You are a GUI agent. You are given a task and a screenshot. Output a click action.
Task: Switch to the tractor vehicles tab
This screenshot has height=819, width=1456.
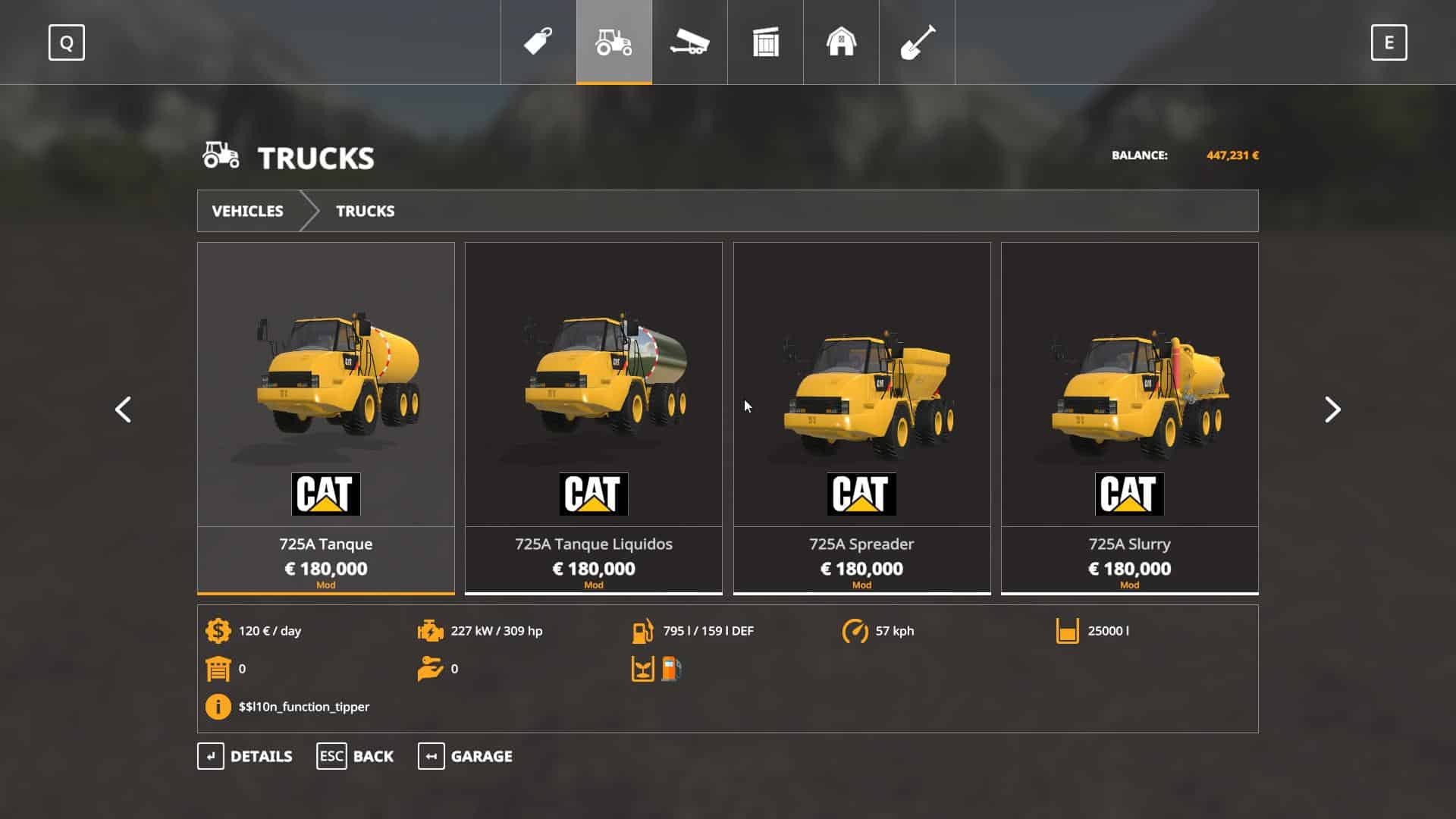pos(614,42)
